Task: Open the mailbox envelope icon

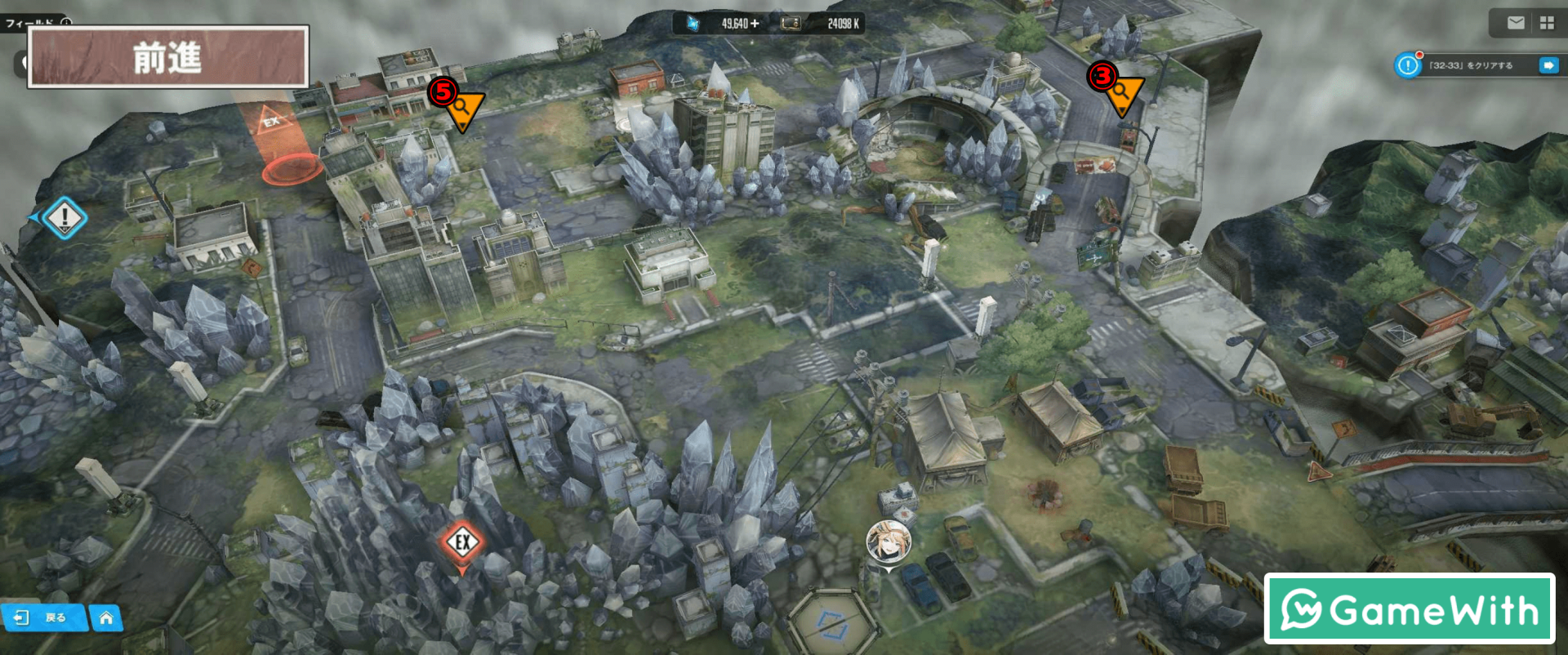Action: [x=1516, y=23]
